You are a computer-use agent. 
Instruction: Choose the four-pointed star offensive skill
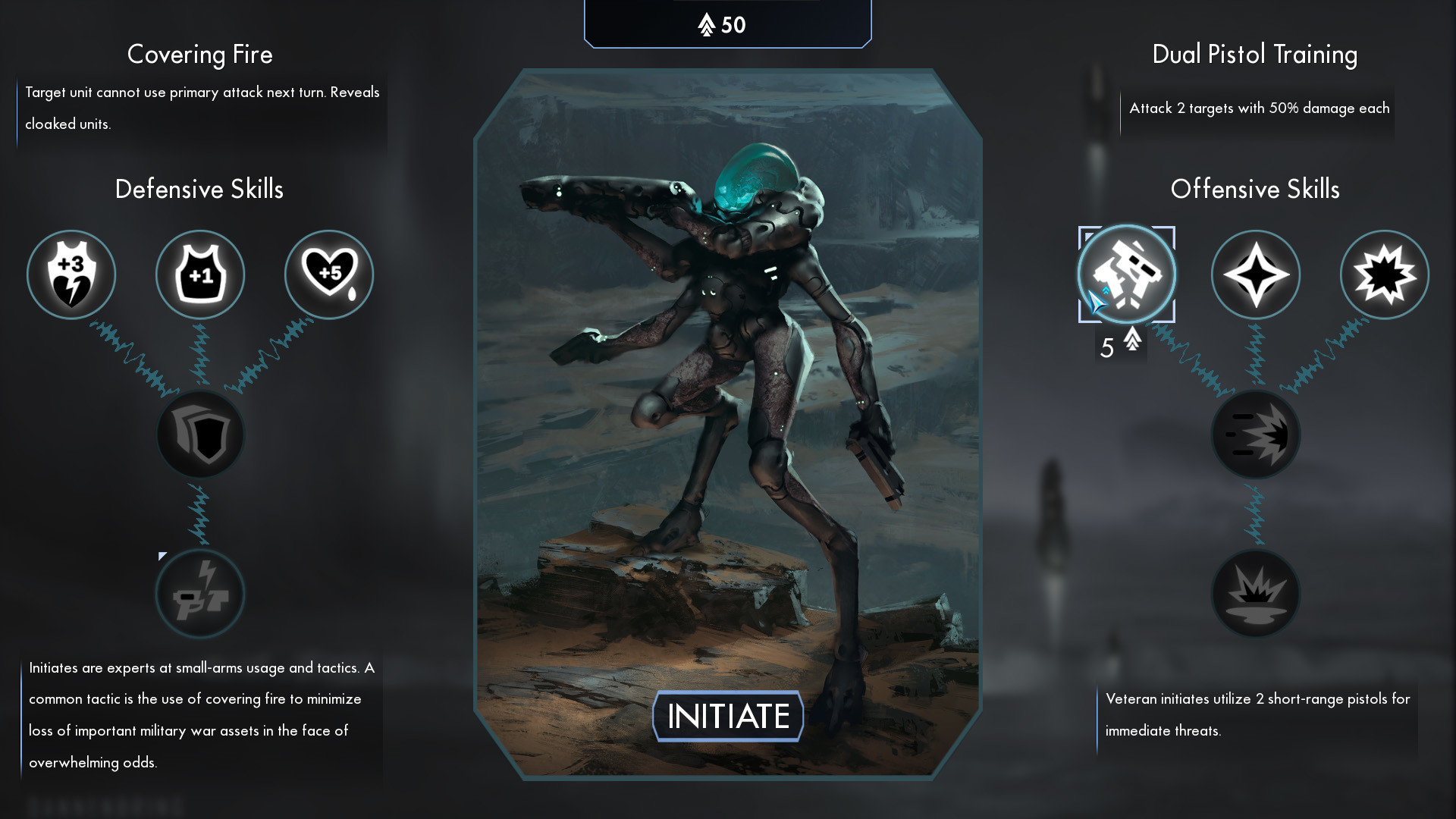point(1256,275)
